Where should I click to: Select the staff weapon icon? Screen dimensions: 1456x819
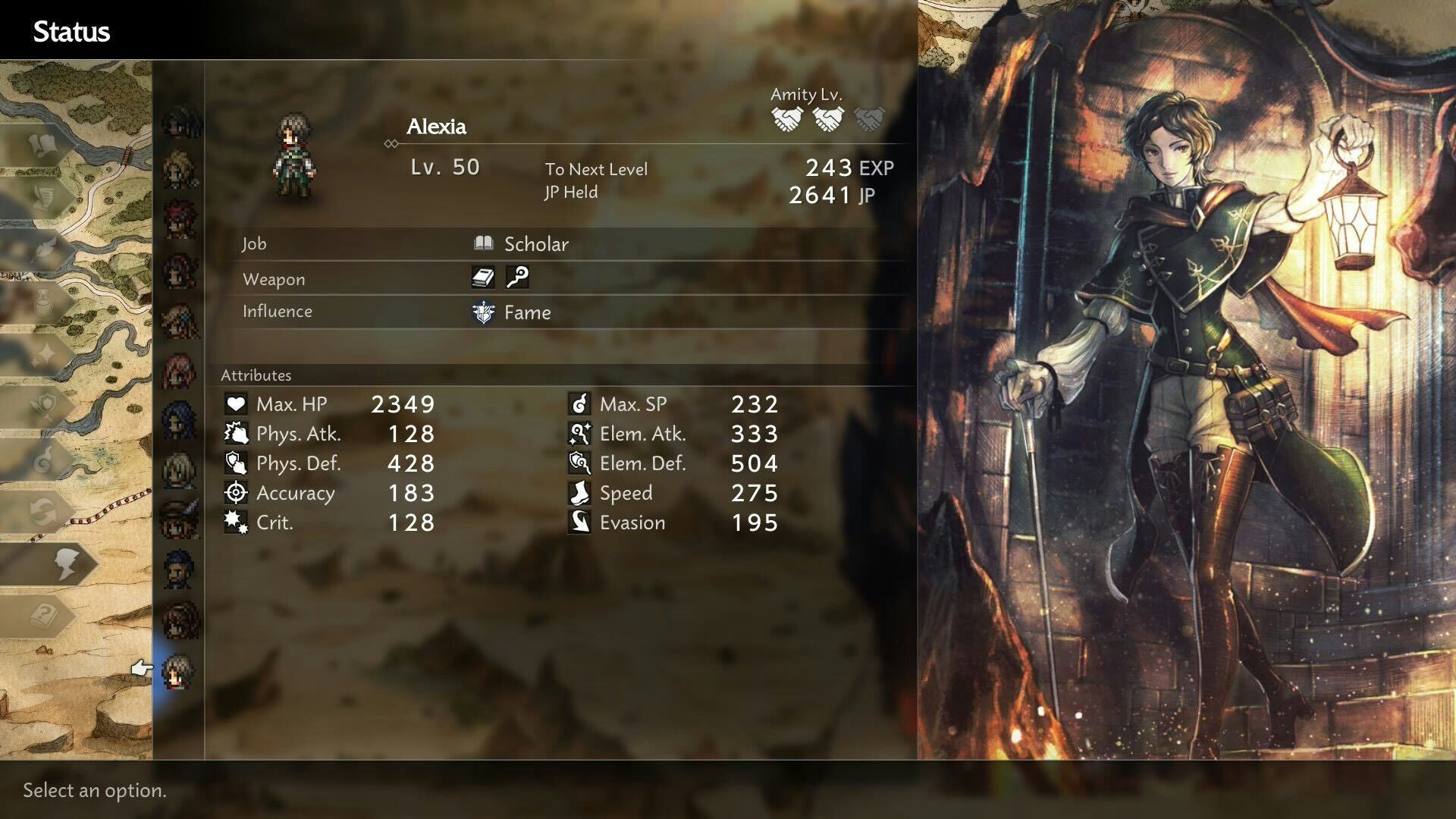pyautogui.click(x=517, y=278)
